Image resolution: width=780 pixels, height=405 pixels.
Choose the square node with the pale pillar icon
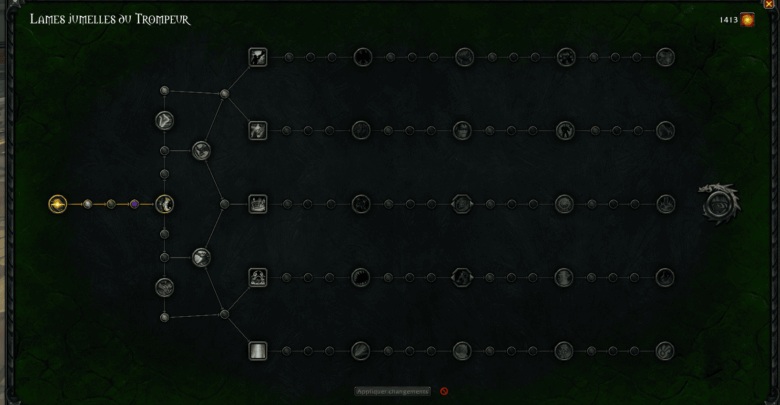(x=258, y=350)
